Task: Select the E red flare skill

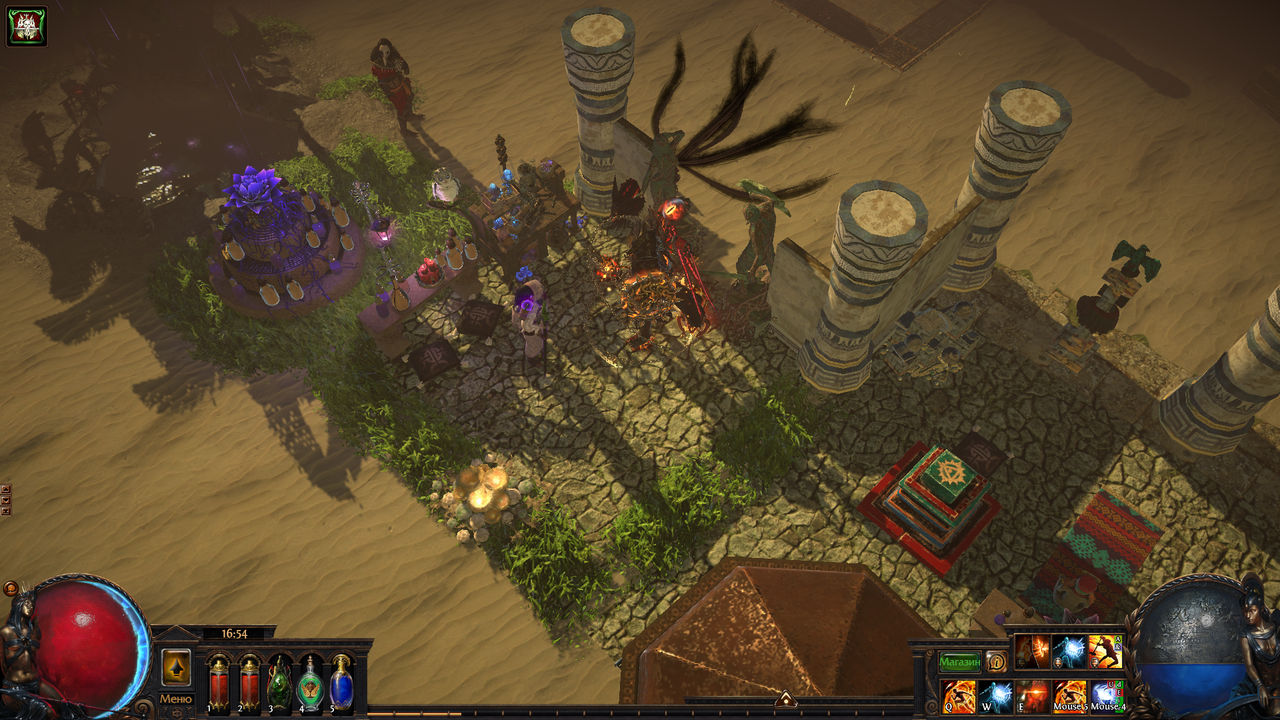Action: [x=1033, y=696]
